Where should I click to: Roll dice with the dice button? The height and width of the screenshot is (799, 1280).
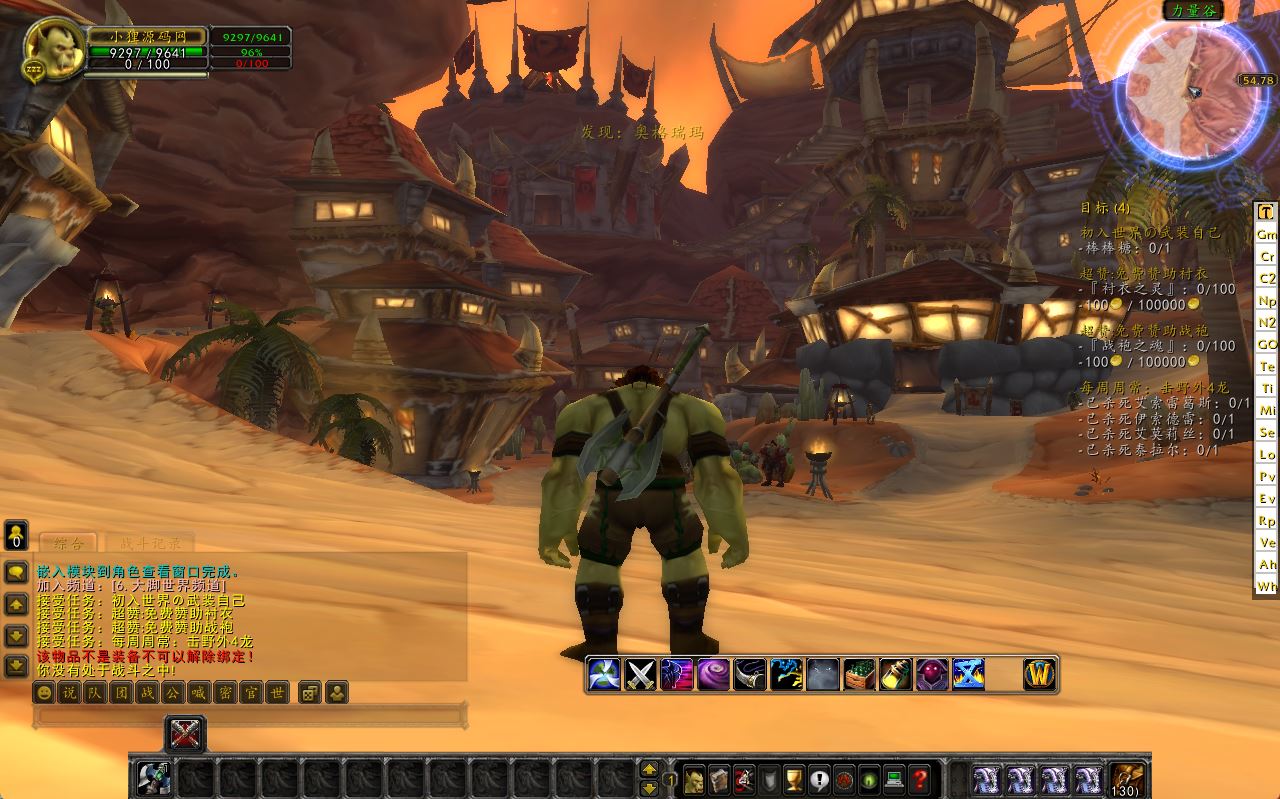point(310,693)
